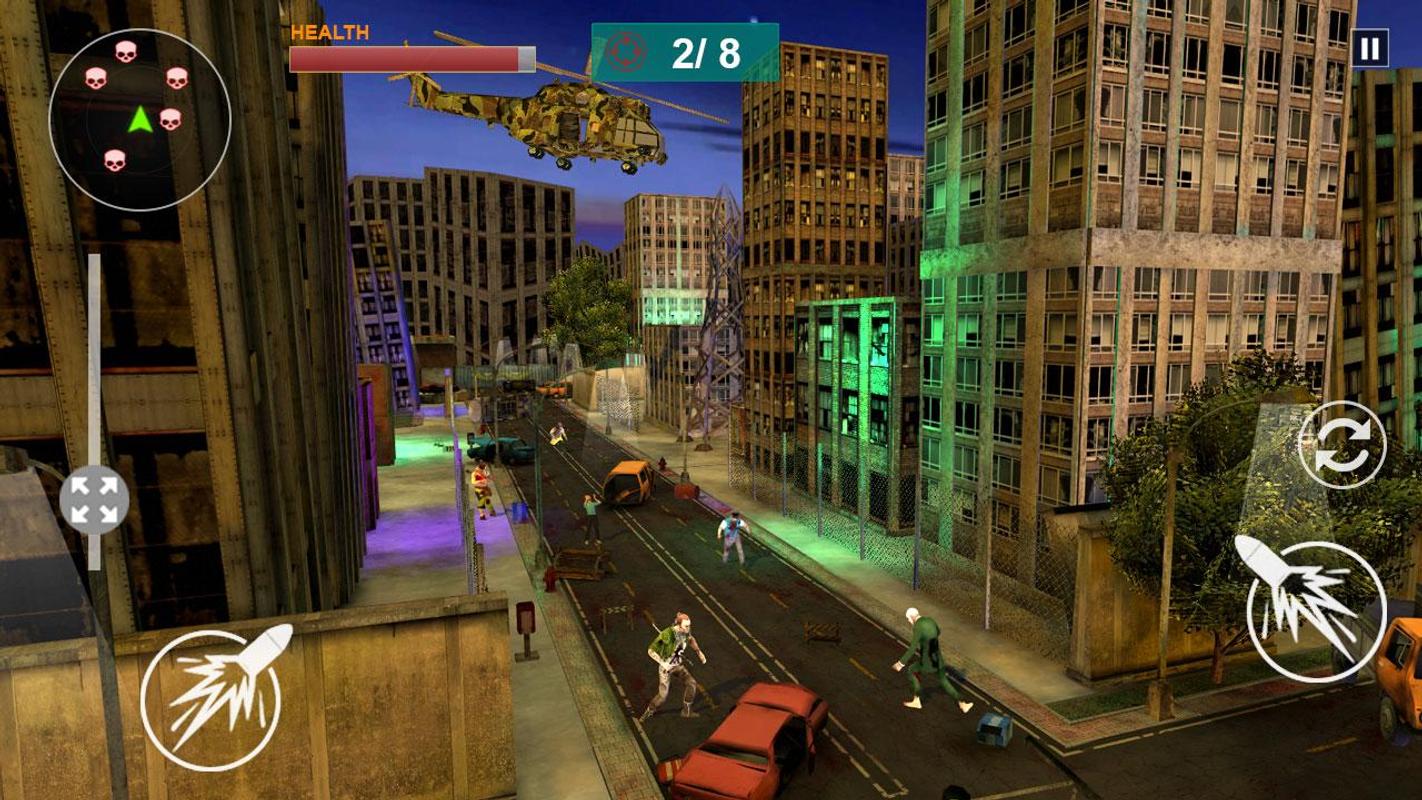Select the green player arrow on the radar
This screenshot has height=800, width=1422.
tap(140, 120)
